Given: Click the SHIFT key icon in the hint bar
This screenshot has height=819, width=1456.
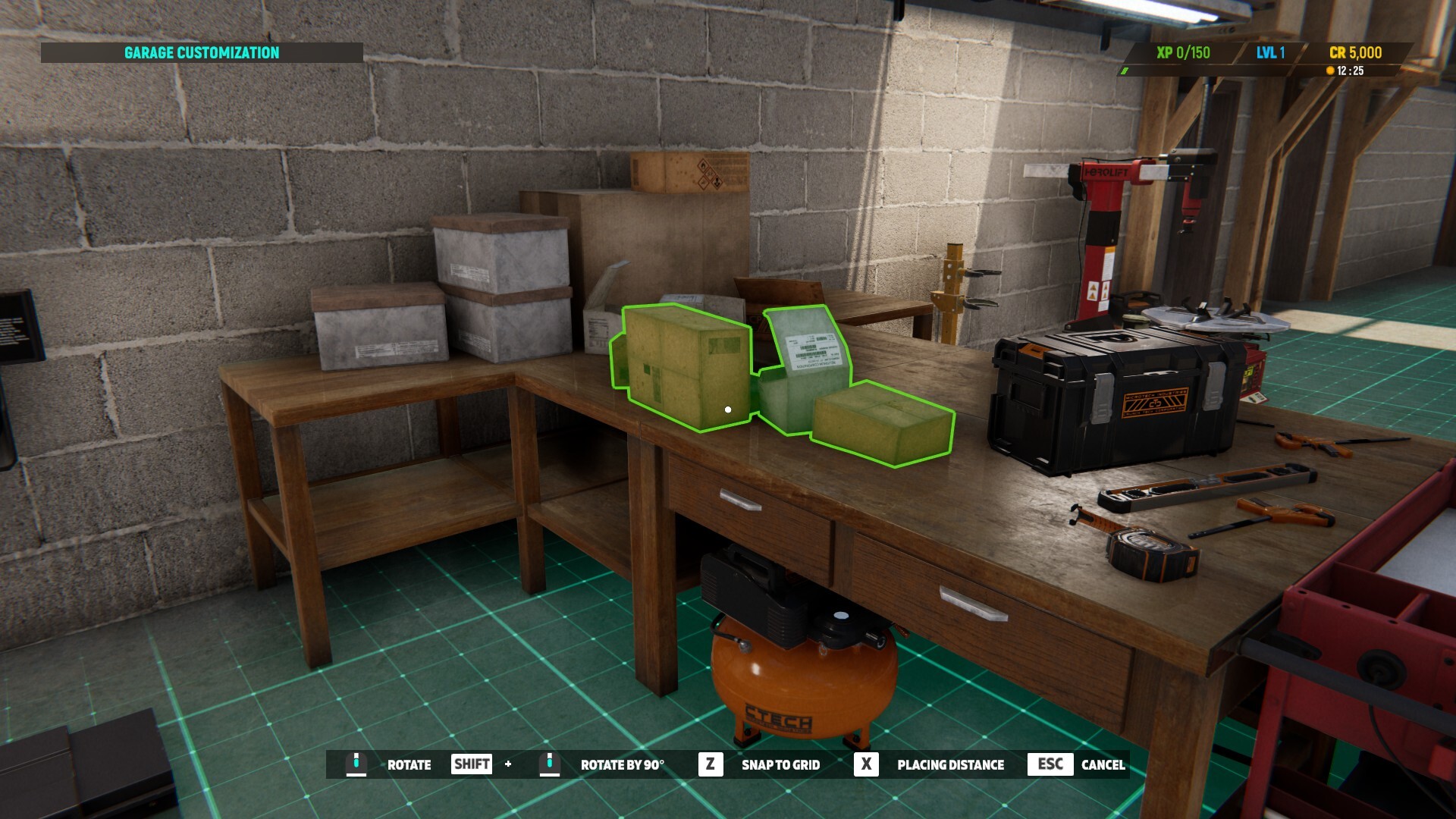Looking at the screenshot, I should 470,764.
